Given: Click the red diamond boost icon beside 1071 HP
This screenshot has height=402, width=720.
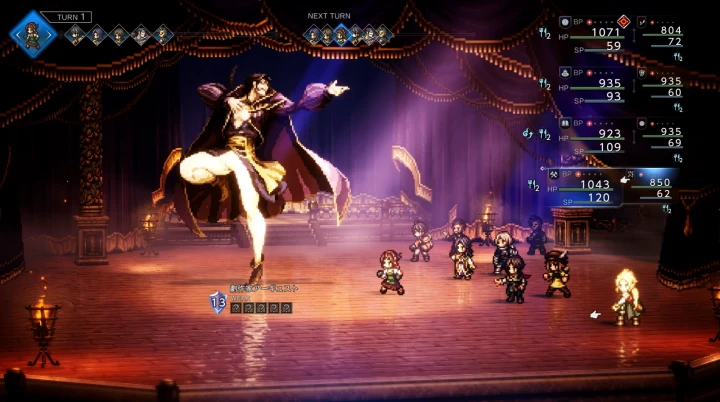Looking at the screenshot, I should [x=624, y=20].
